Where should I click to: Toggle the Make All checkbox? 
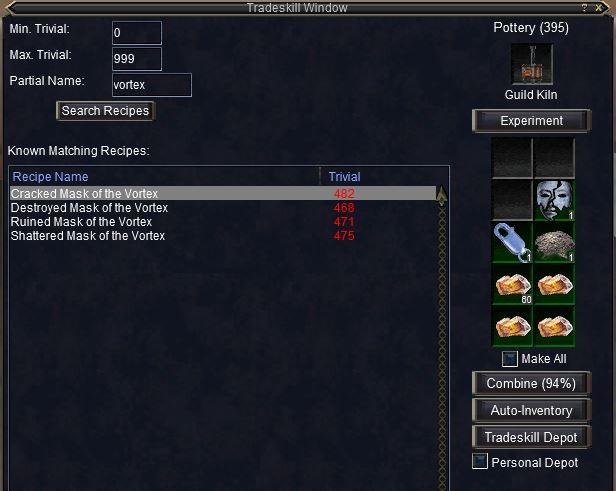[x=509, y=359]
